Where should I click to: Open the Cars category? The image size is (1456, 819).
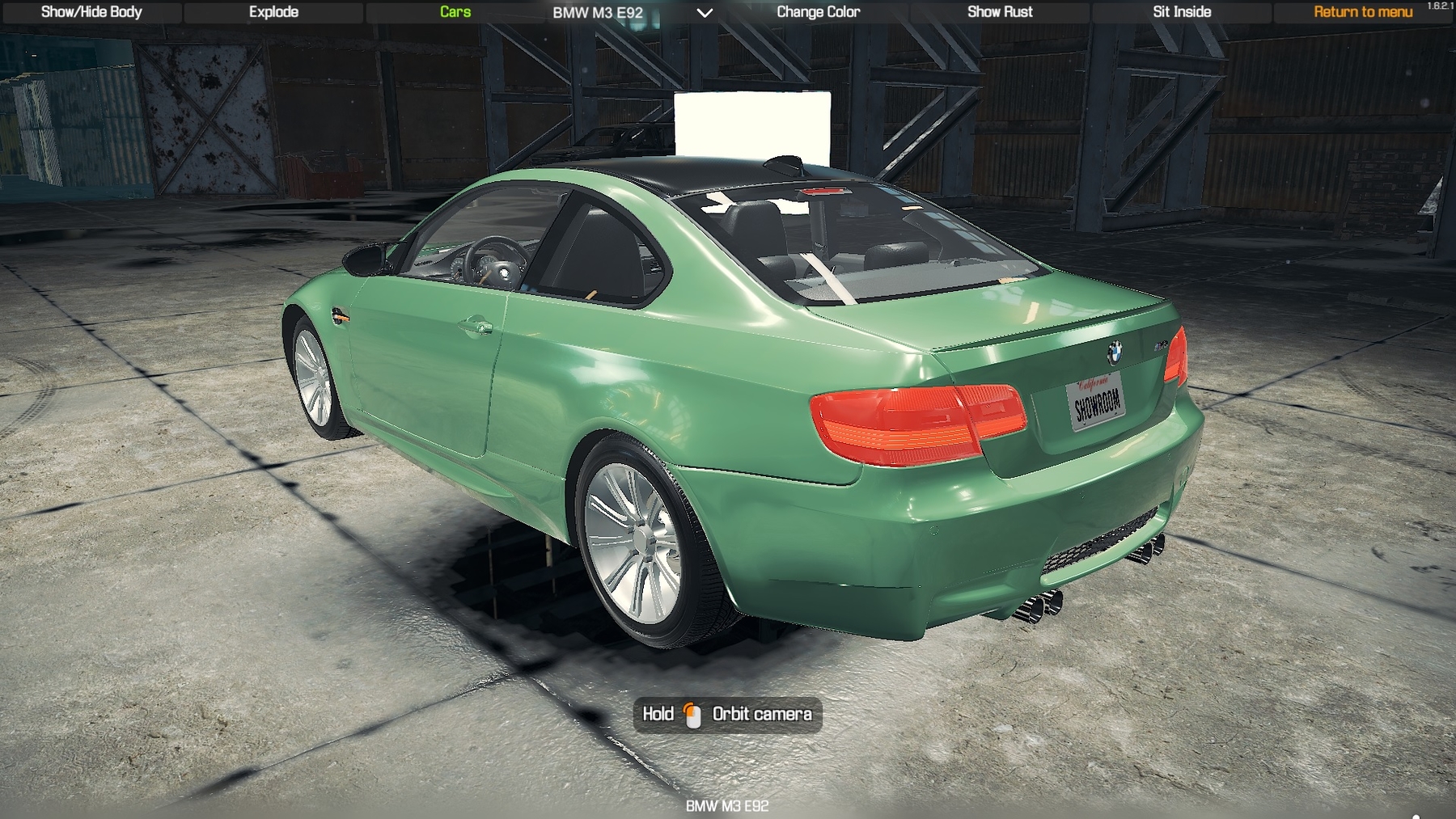point(455,12)
